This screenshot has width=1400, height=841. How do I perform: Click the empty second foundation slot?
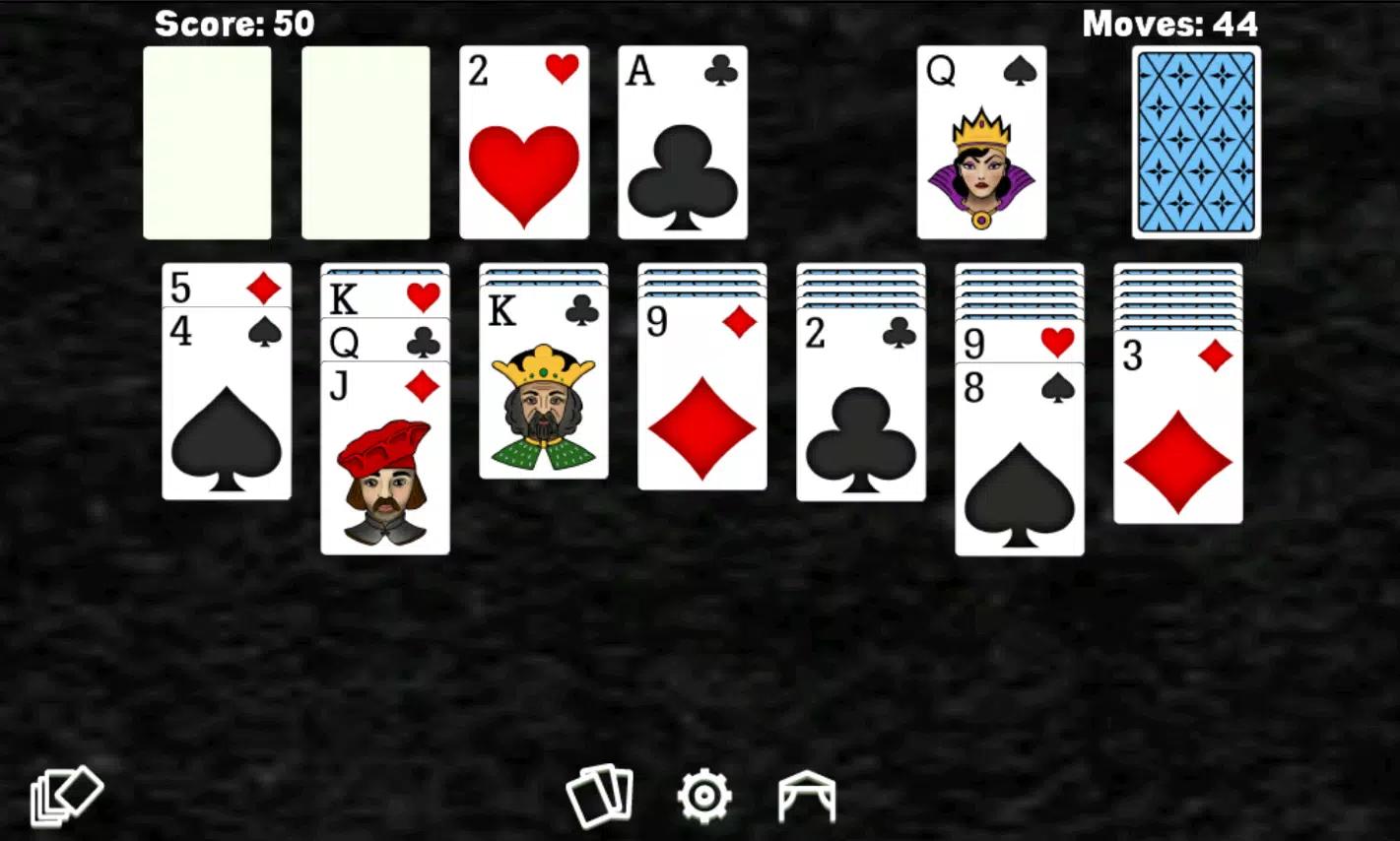366,141
